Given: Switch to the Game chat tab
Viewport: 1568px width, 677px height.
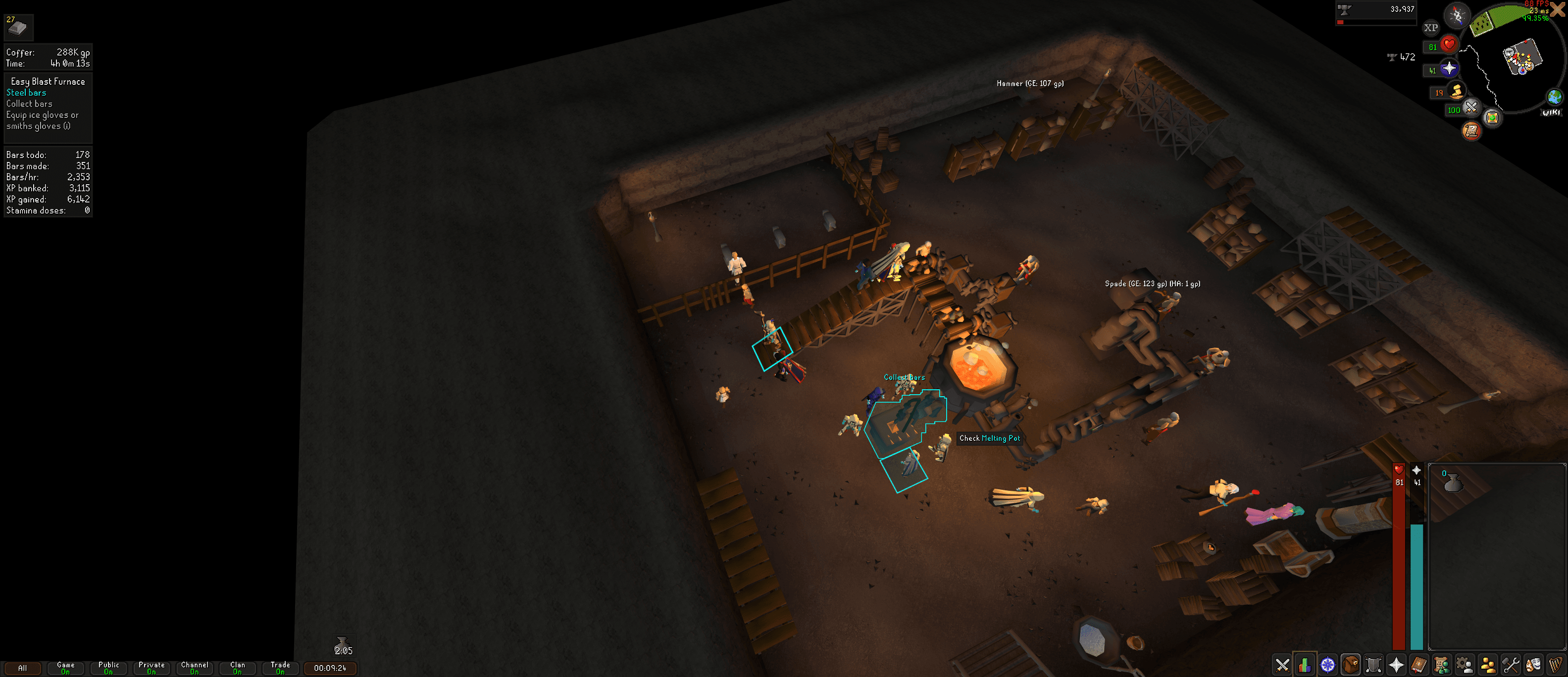Looking at the screenshot, I should [65, 668].
